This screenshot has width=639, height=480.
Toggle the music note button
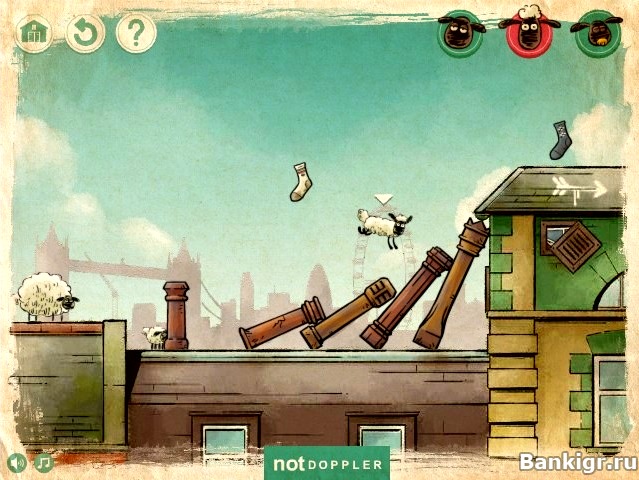coord(43,463)
